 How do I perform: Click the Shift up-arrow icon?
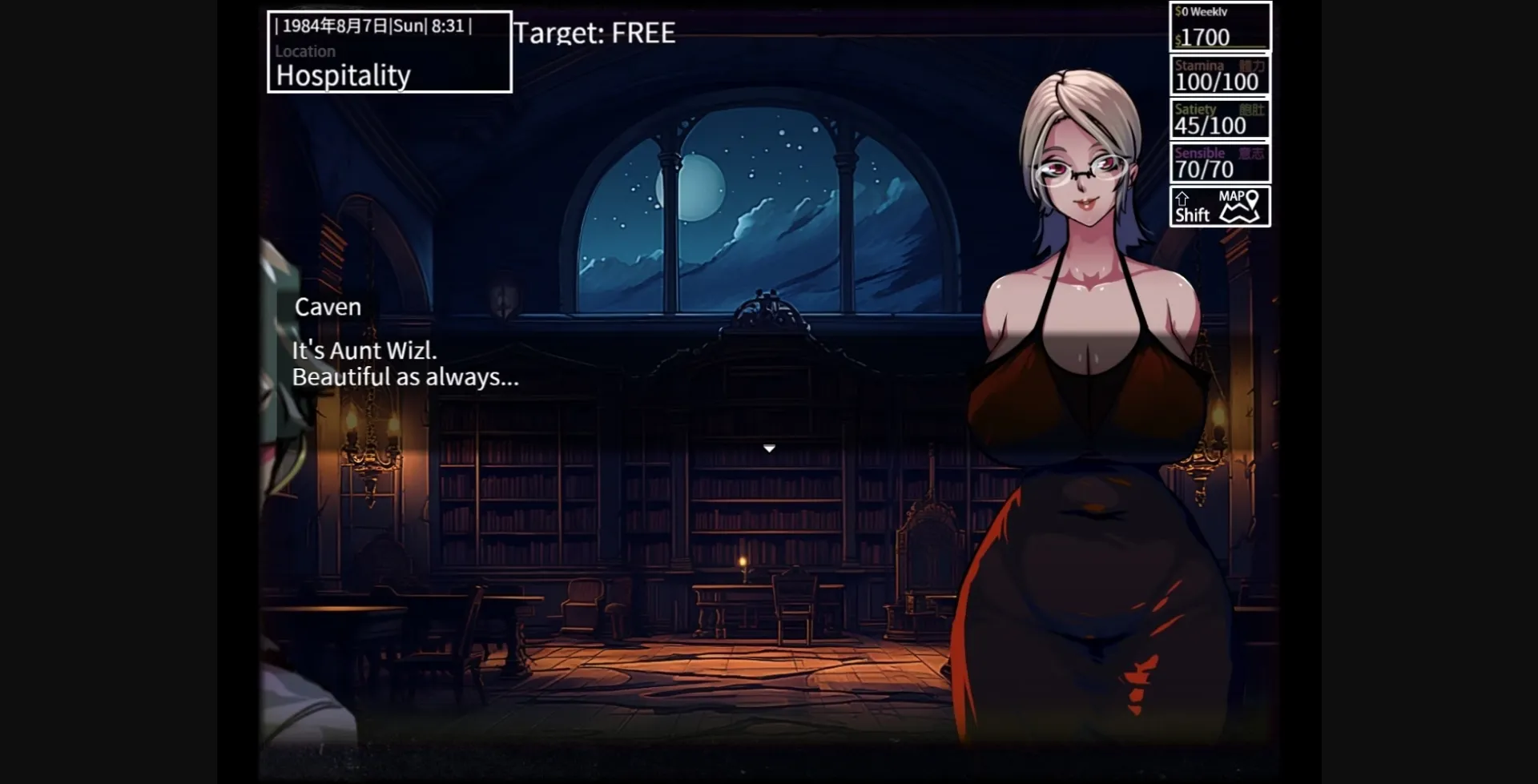click(1183, 197)
